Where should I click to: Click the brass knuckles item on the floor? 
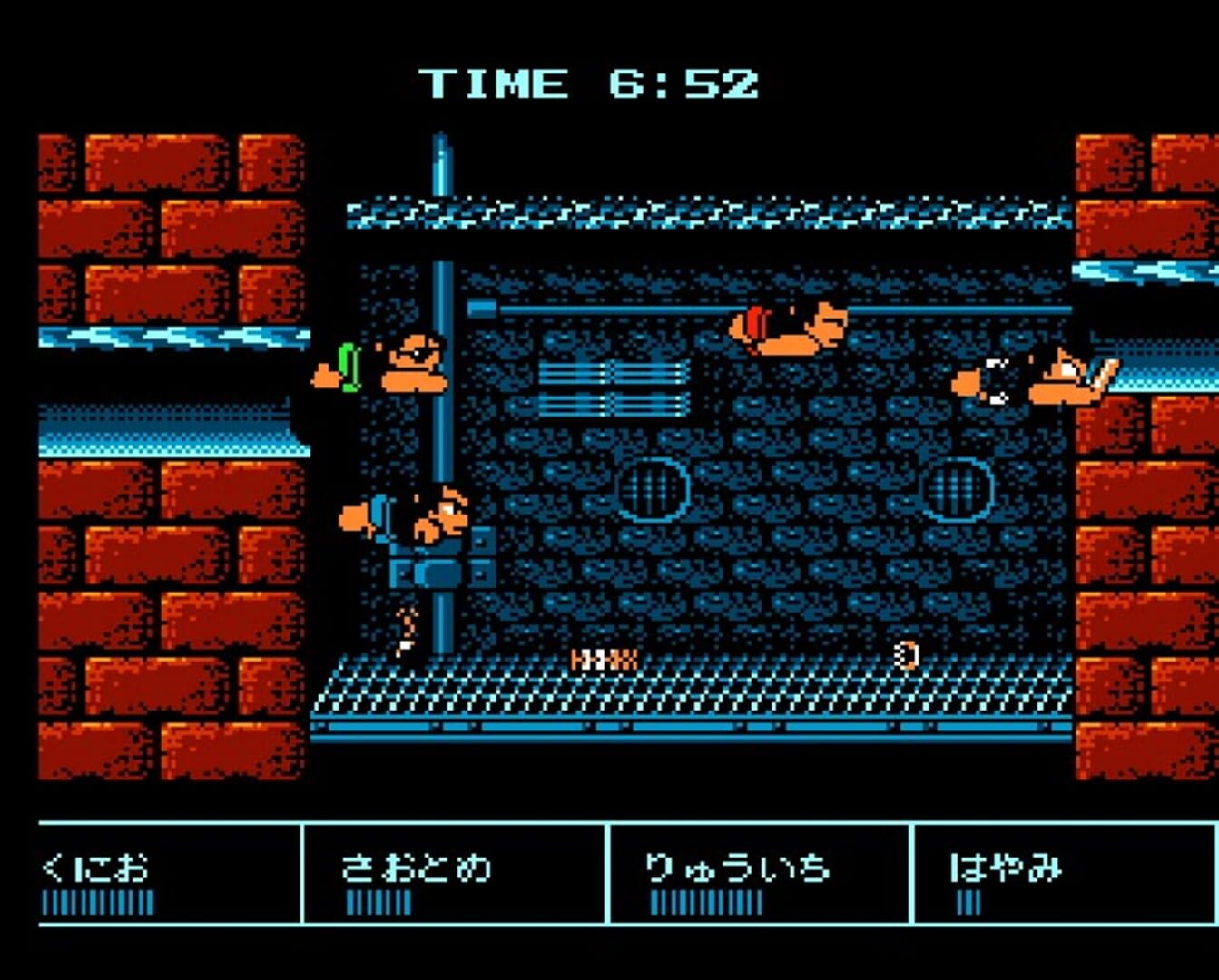(x=604, y=658)
